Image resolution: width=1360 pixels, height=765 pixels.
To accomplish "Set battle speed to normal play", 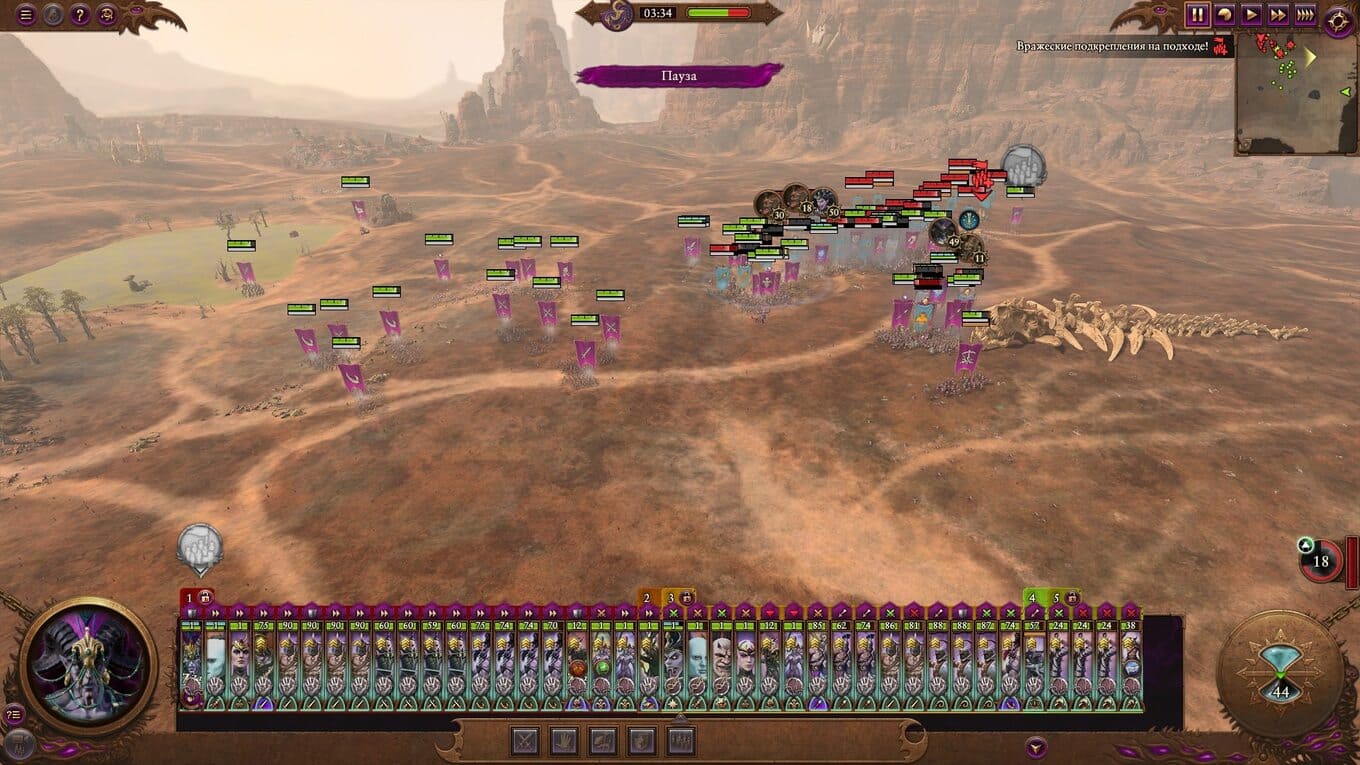I will [1251, 15].
